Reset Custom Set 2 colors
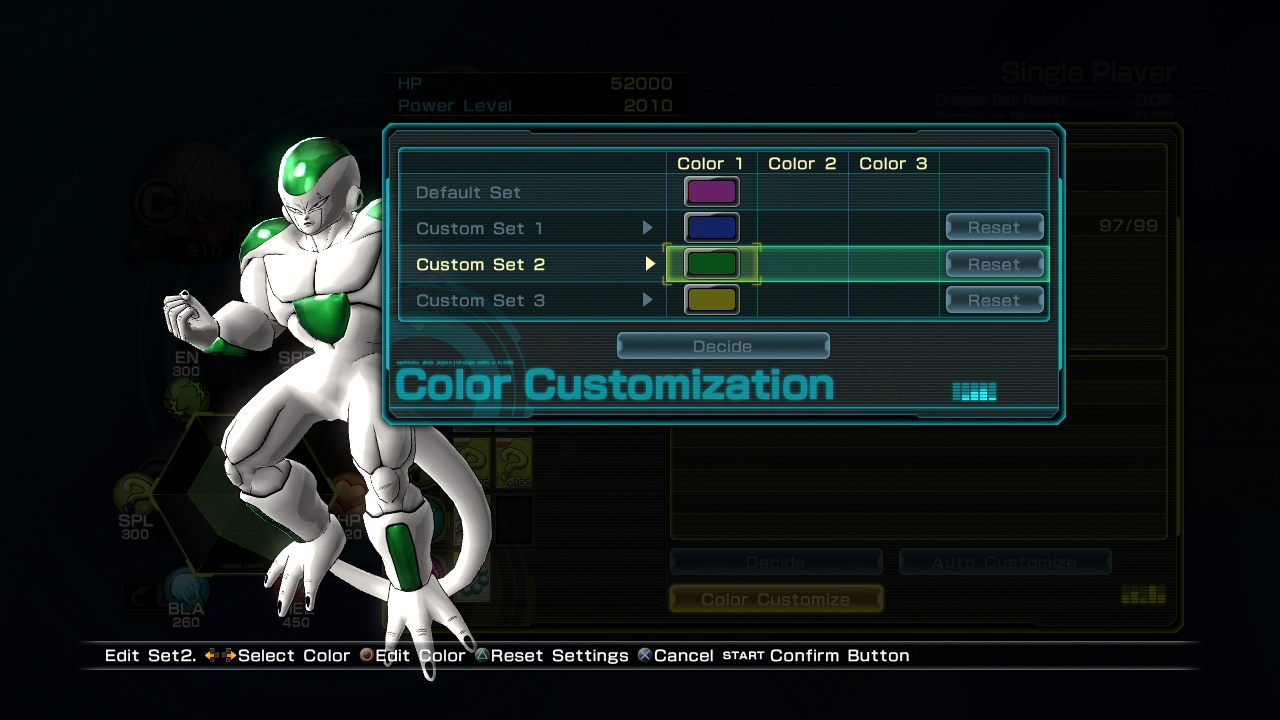The image size is (1280, 720). [994, 264]
